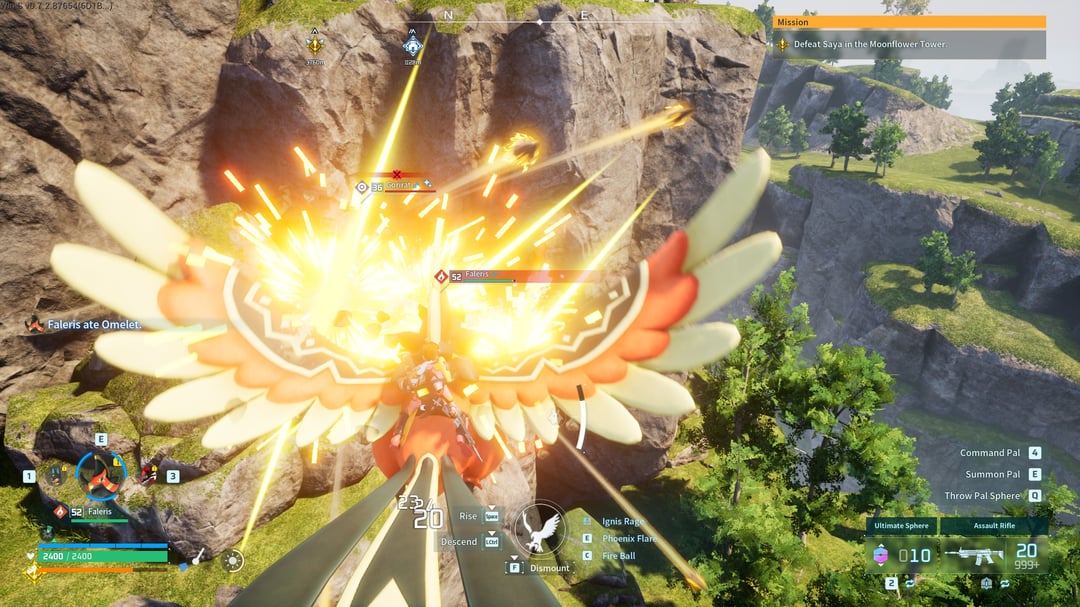Activate the Fire Ball skill
Image resolution: width=1080 pixels, height=607 pixels.
point(620,555)
